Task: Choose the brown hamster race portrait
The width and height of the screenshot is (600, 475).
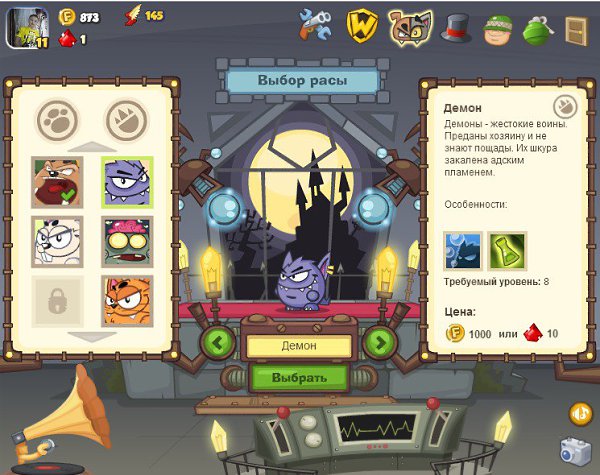Action: point(57,182)
